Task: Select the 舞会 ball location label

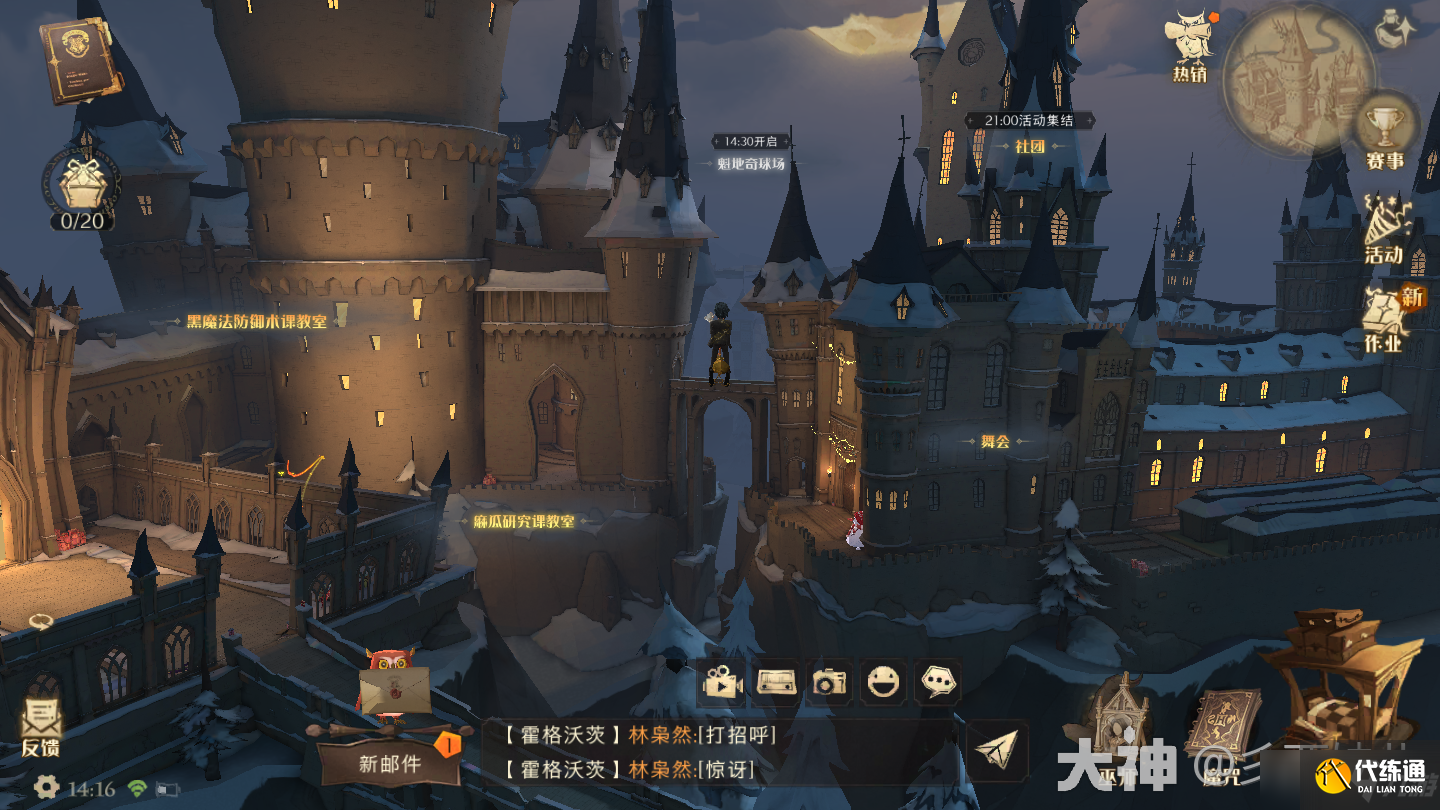Action: (995, 441)
